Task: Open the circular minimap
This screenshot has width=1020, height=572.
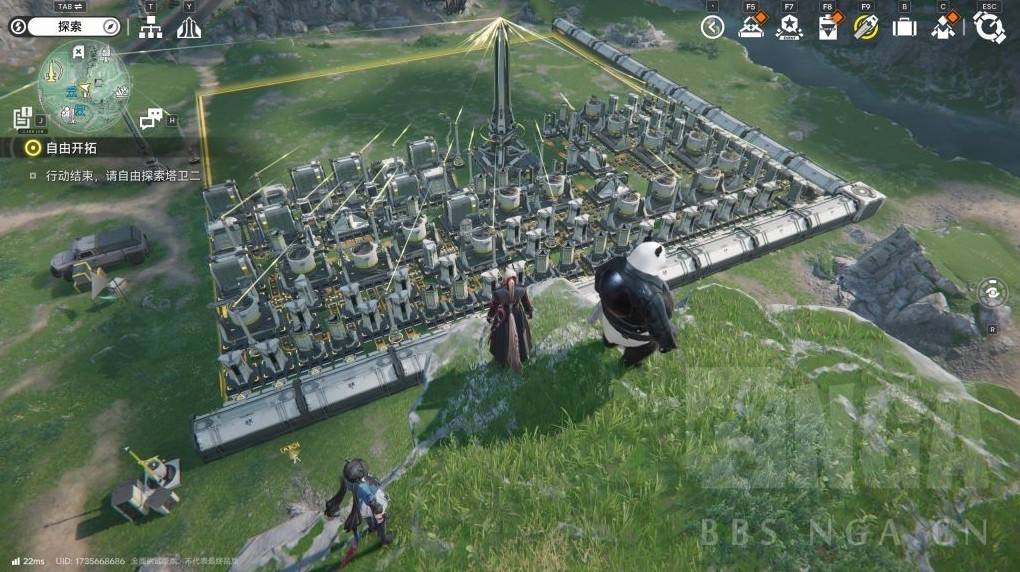Action: [84, 85]
